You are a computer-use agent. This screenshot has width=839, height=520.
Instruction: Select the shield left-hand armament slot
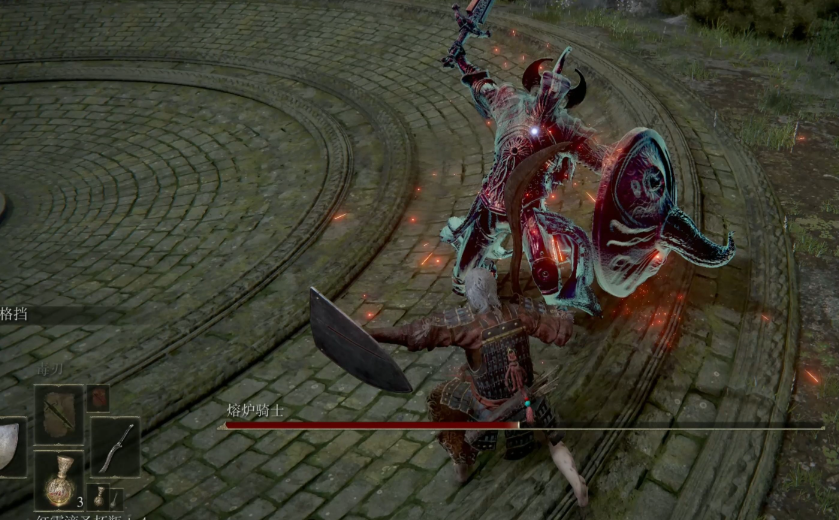[x=10, y=446]
